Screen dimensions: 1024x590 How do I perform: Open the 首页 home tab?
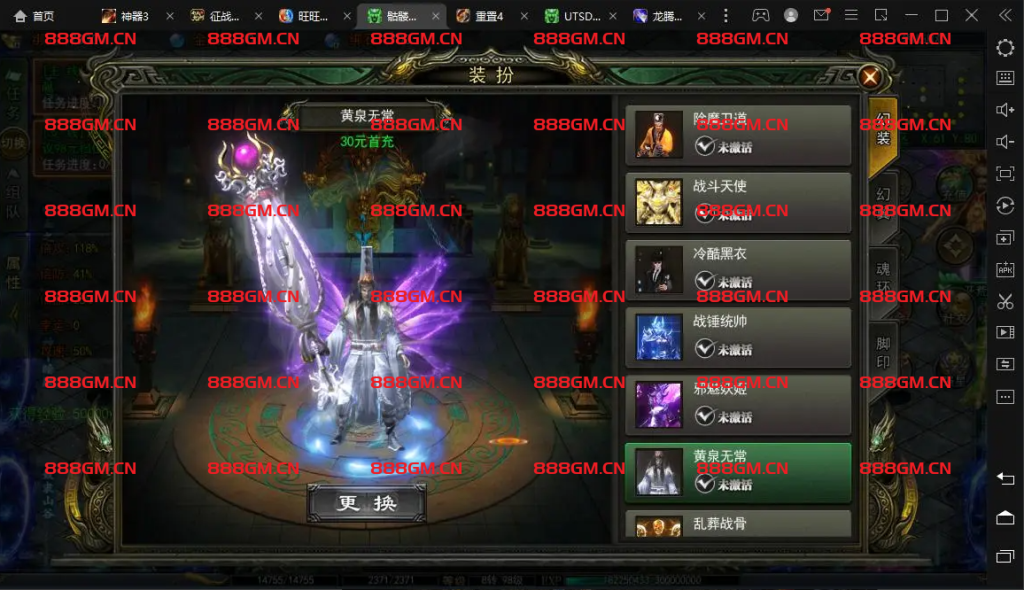pos(34,16)
